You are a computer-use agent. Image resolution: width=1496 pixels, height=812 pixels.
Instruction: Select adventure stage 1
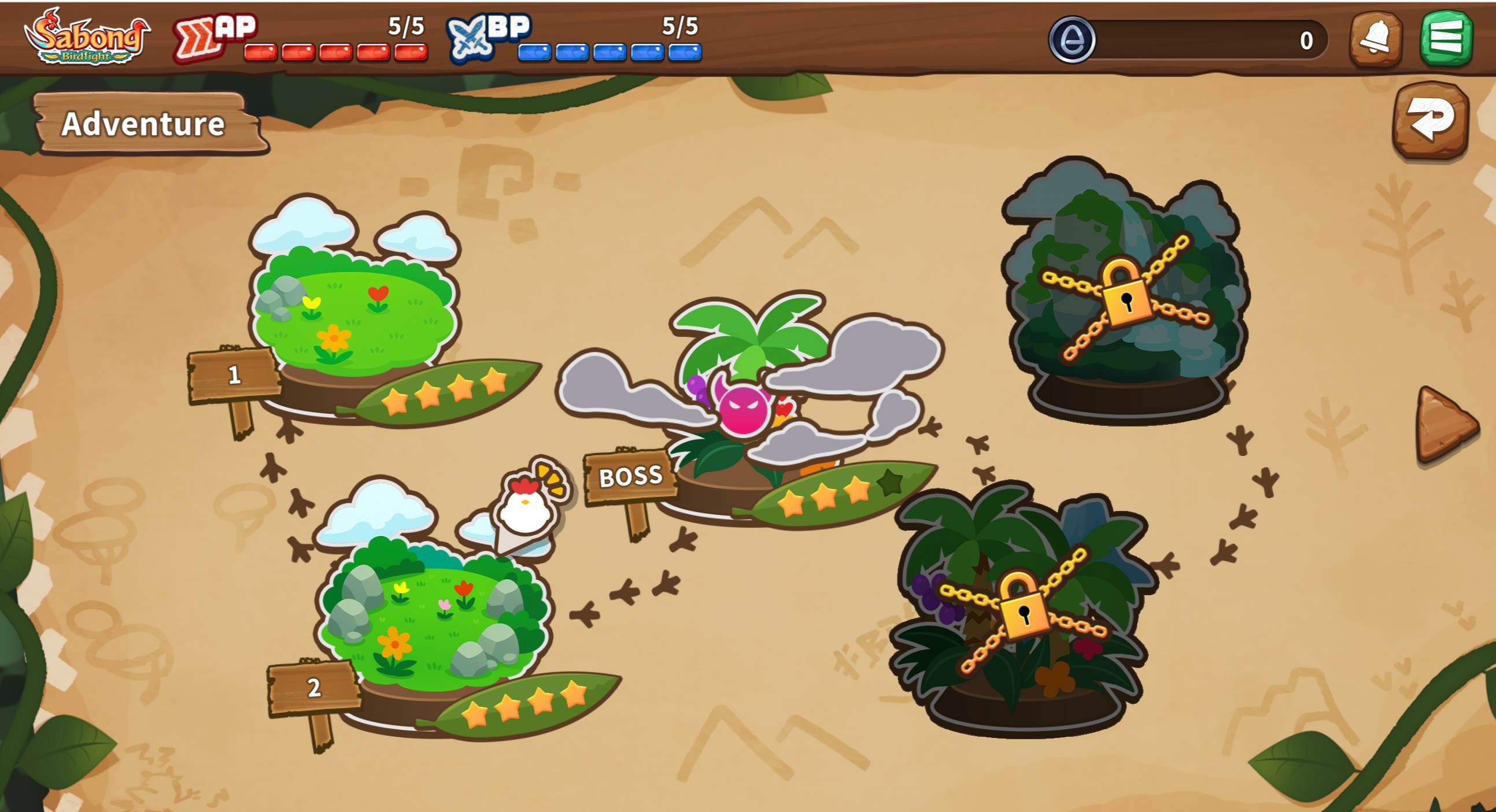[354, 313]
